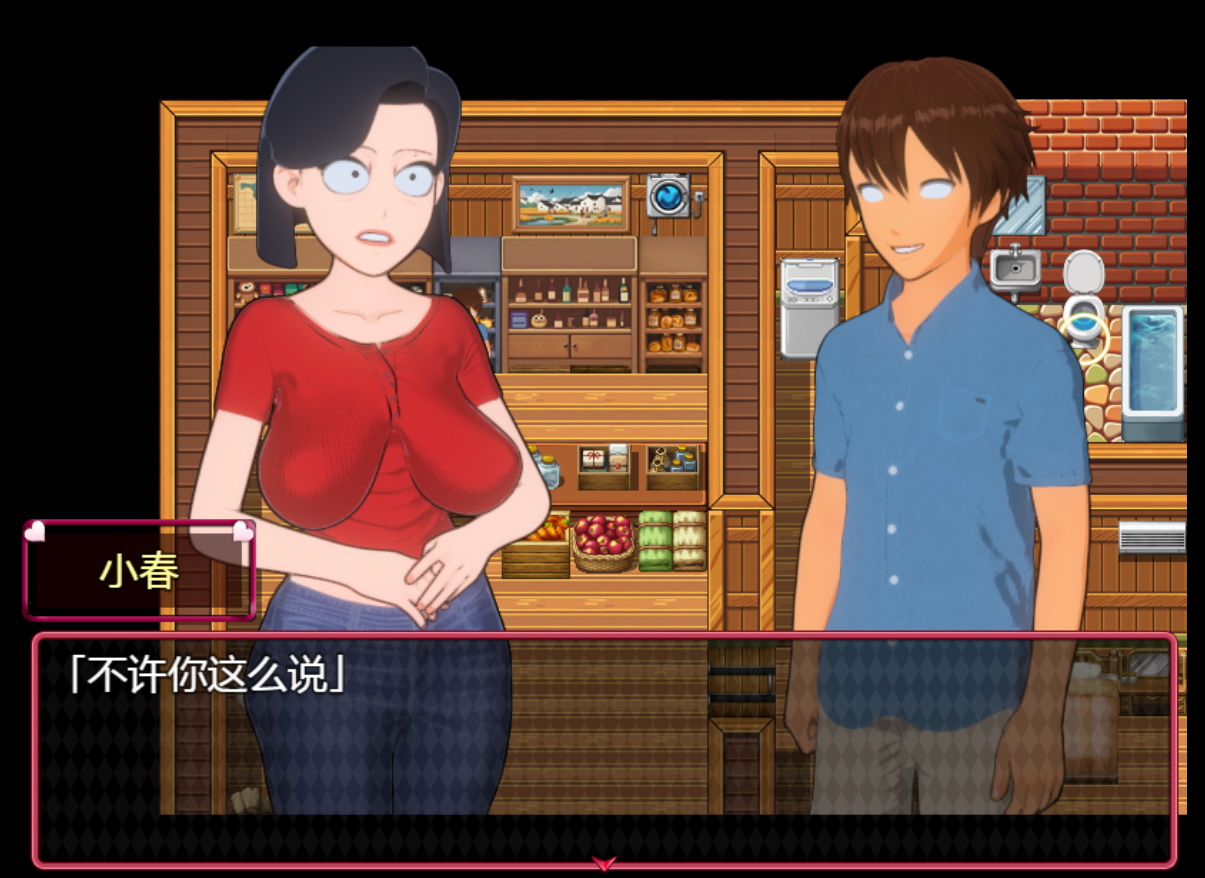Screen dimensions: 1205x878
Task: Advance dialogue via the pink arrow indicator
Action: click(x=604, y=862)
